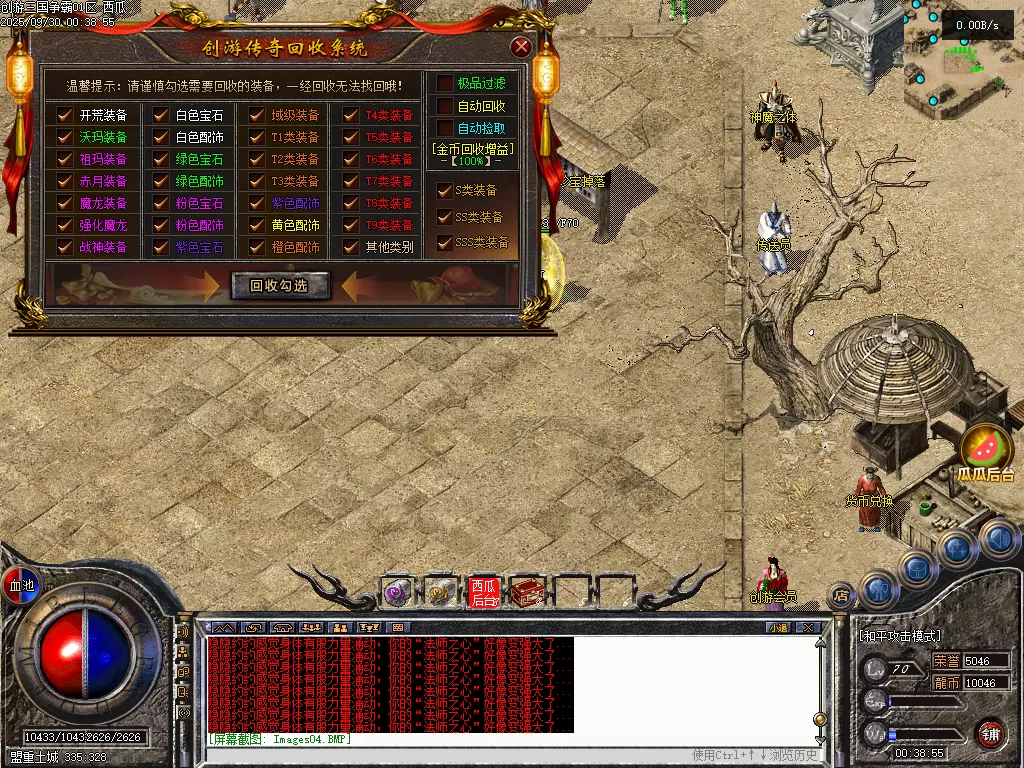Click the red 西瓜后台 hotbar slot
Viewport: 1024px width, 768px height.
coord(484,593)
